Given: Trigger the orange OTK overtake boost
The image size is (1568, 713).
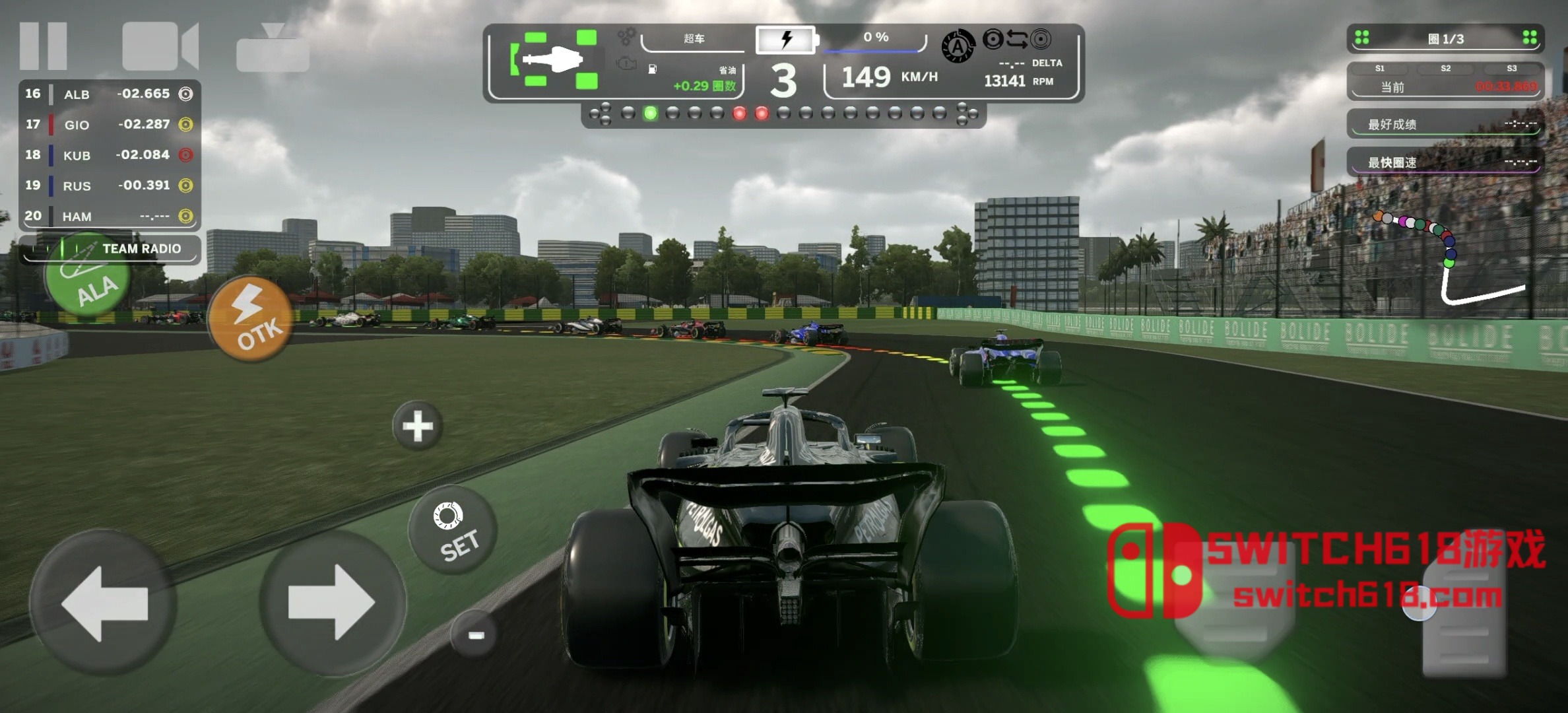Looking at the screenshot, I should [x=251, y=320].
